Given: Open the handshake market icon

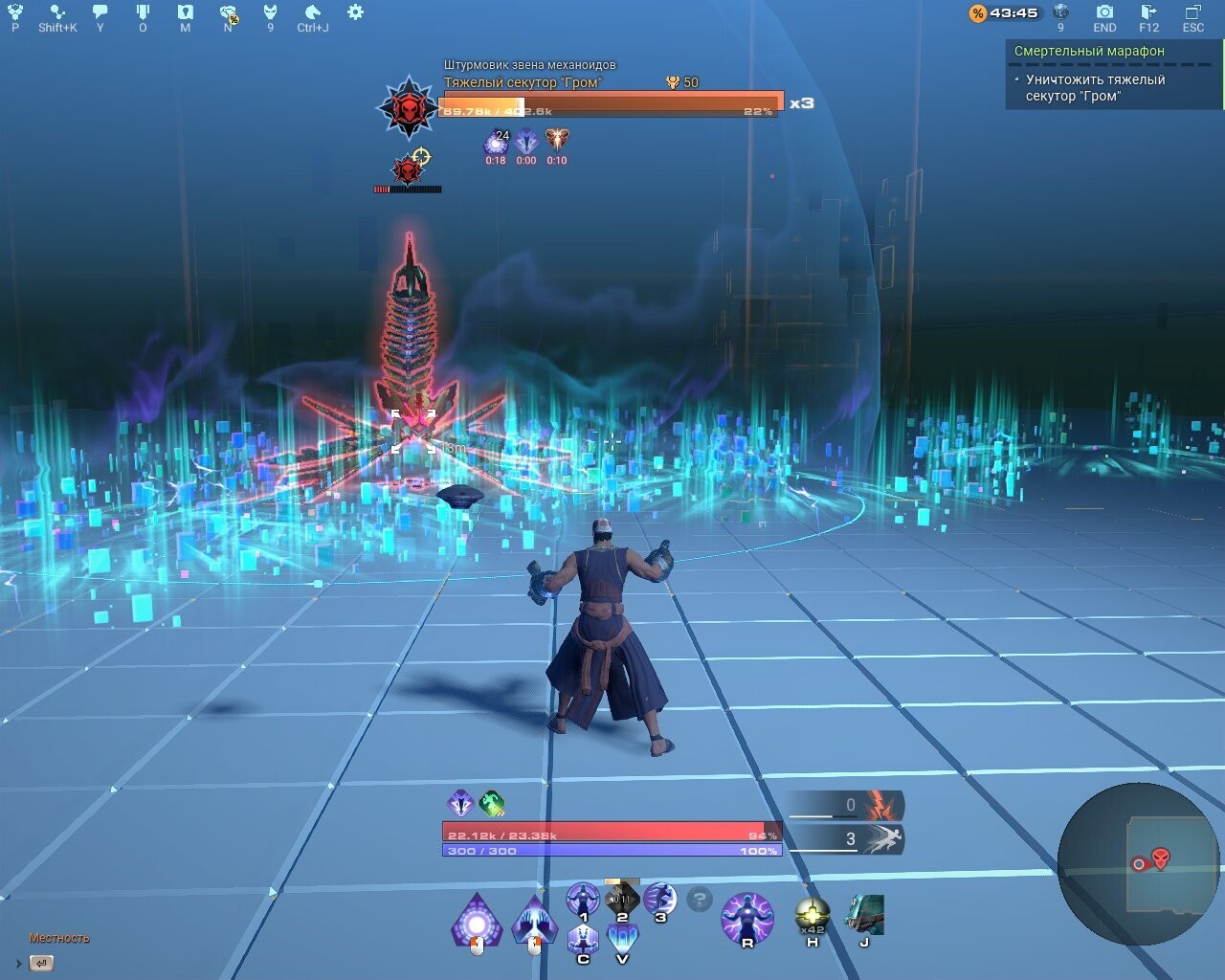Looking at the screenshot, I should pyautogui.click(x=228, y=12).
